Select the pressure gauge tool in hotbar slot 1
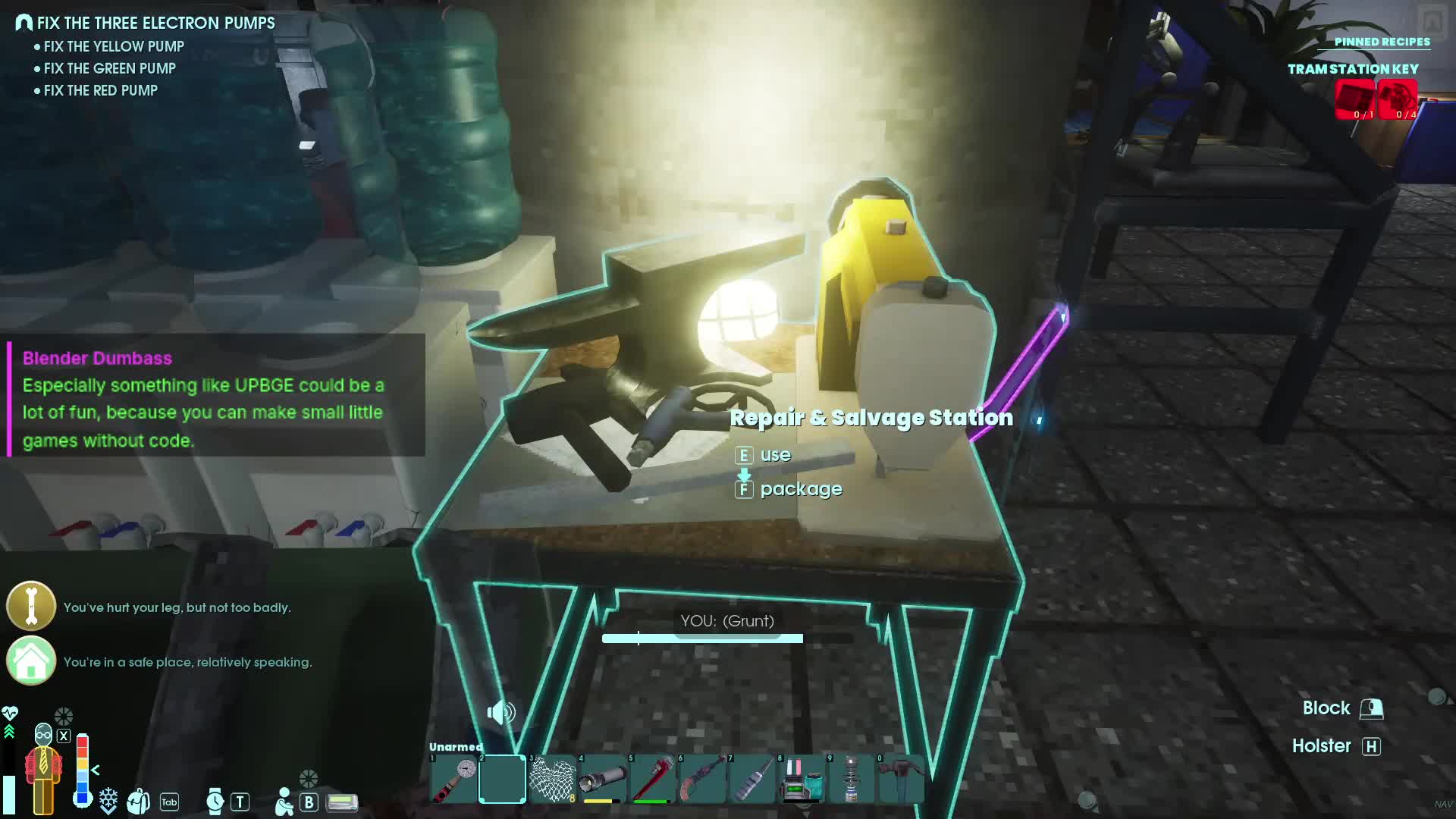This screenshot has width=1456, height=819. [x=454, y=779]
